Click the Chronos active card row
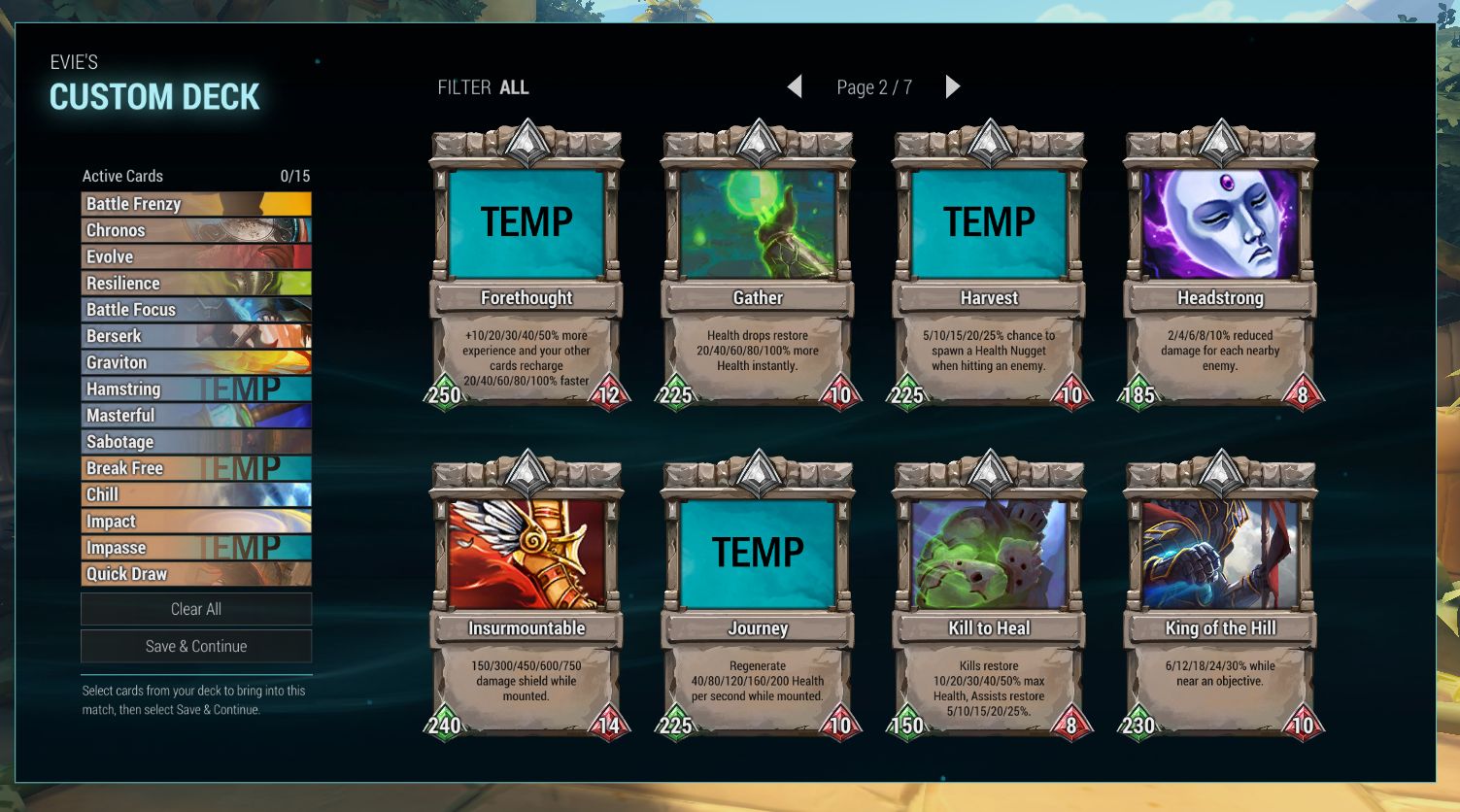The height and width of the screenshot is (812, 1460). point(196,230)
